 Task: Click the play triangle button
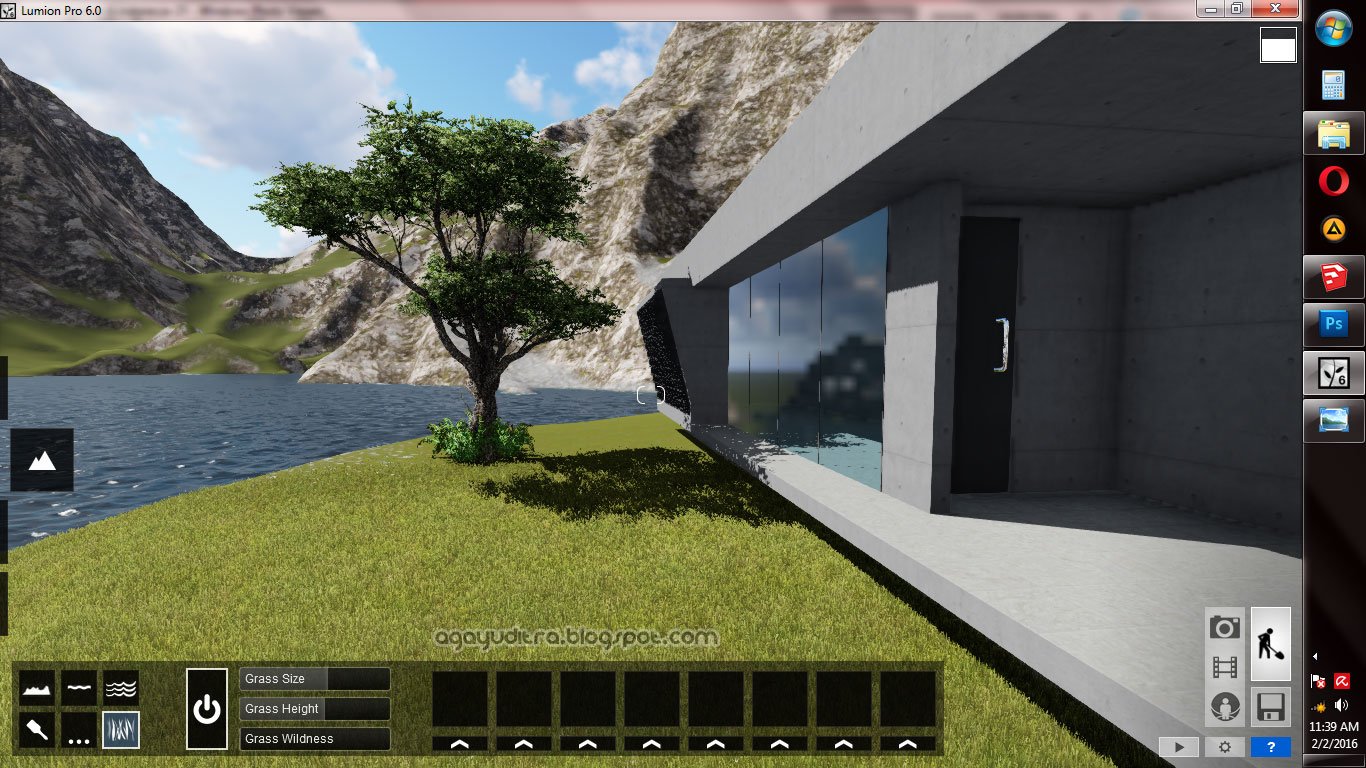pos(1179,747)
